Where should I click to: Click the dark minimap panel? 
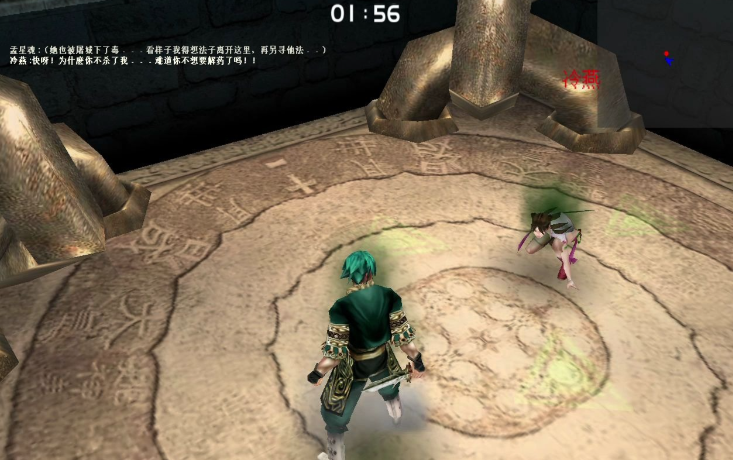[665, 63]
